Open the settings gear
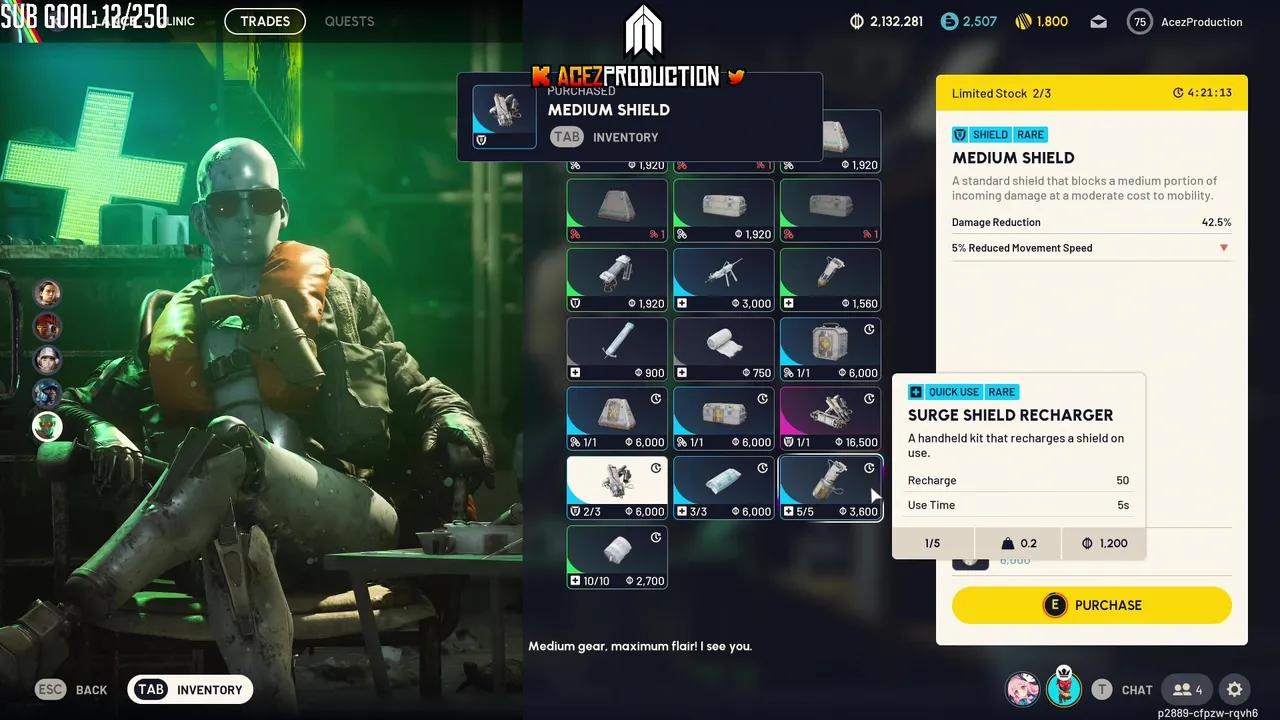Image resolution: width=1280 pixels, height=720 pixels. click(1234, 689)
